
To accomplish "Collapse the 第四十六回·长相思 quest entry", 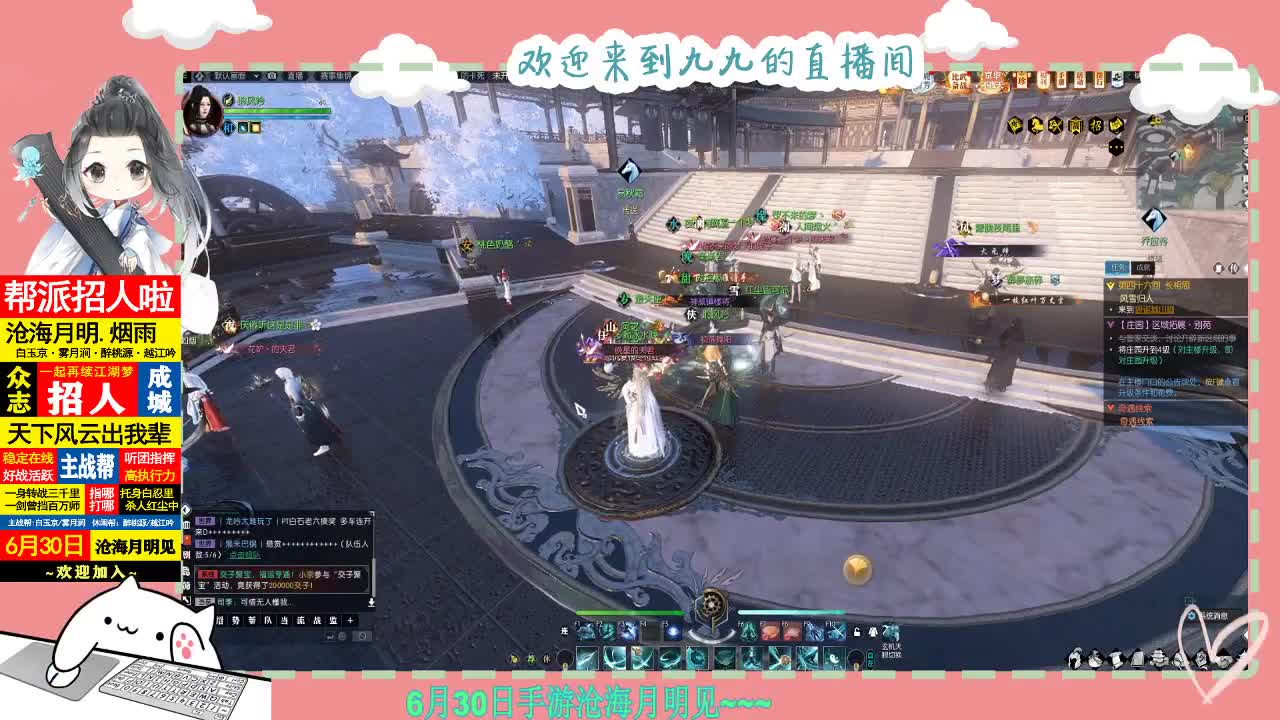I will [x=1110, y=285].
